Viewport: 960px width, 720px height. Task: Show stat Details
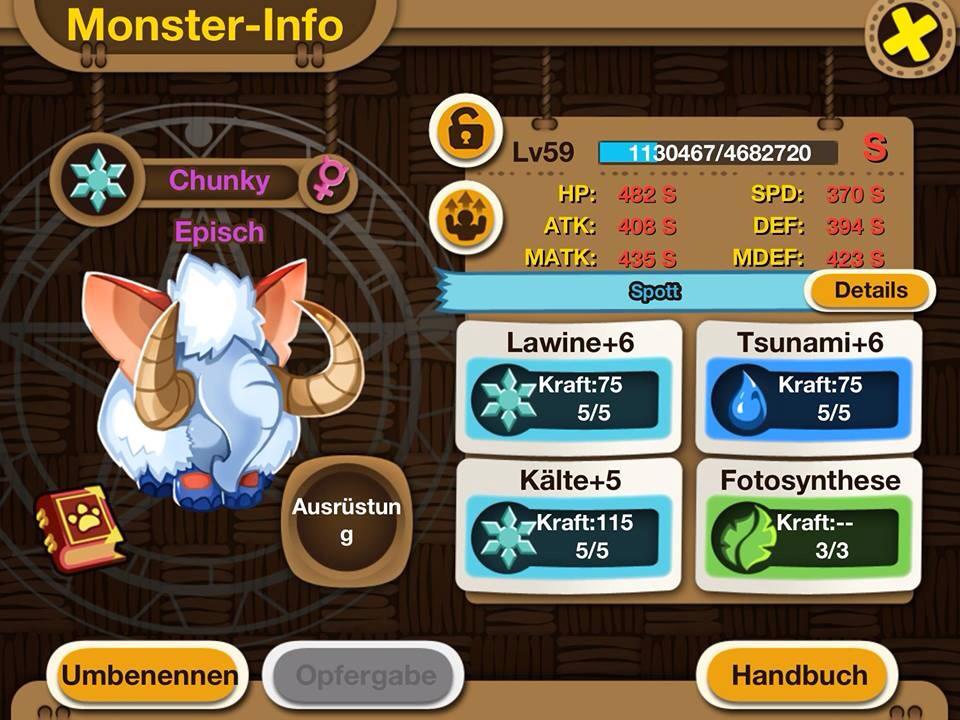[870, 291]
